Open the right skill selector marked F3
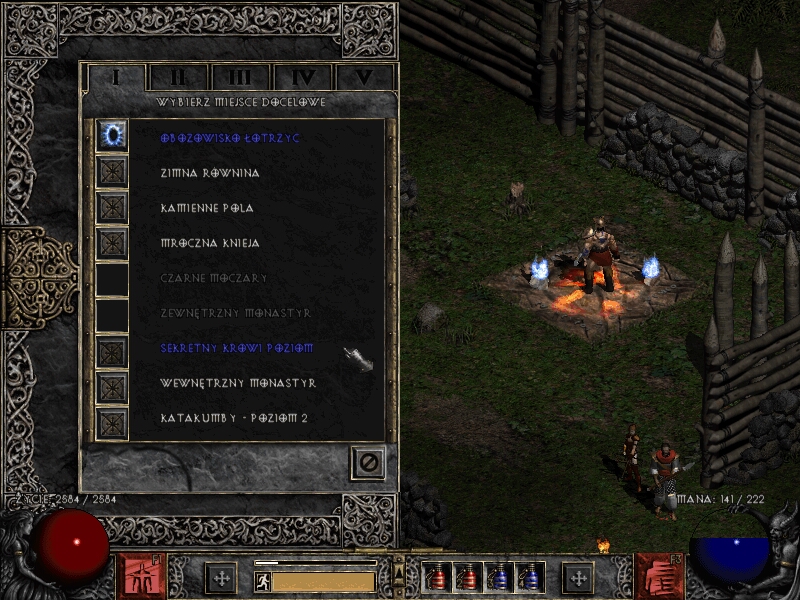Viewport: 800px width, 600px height. tap(657, 576)
